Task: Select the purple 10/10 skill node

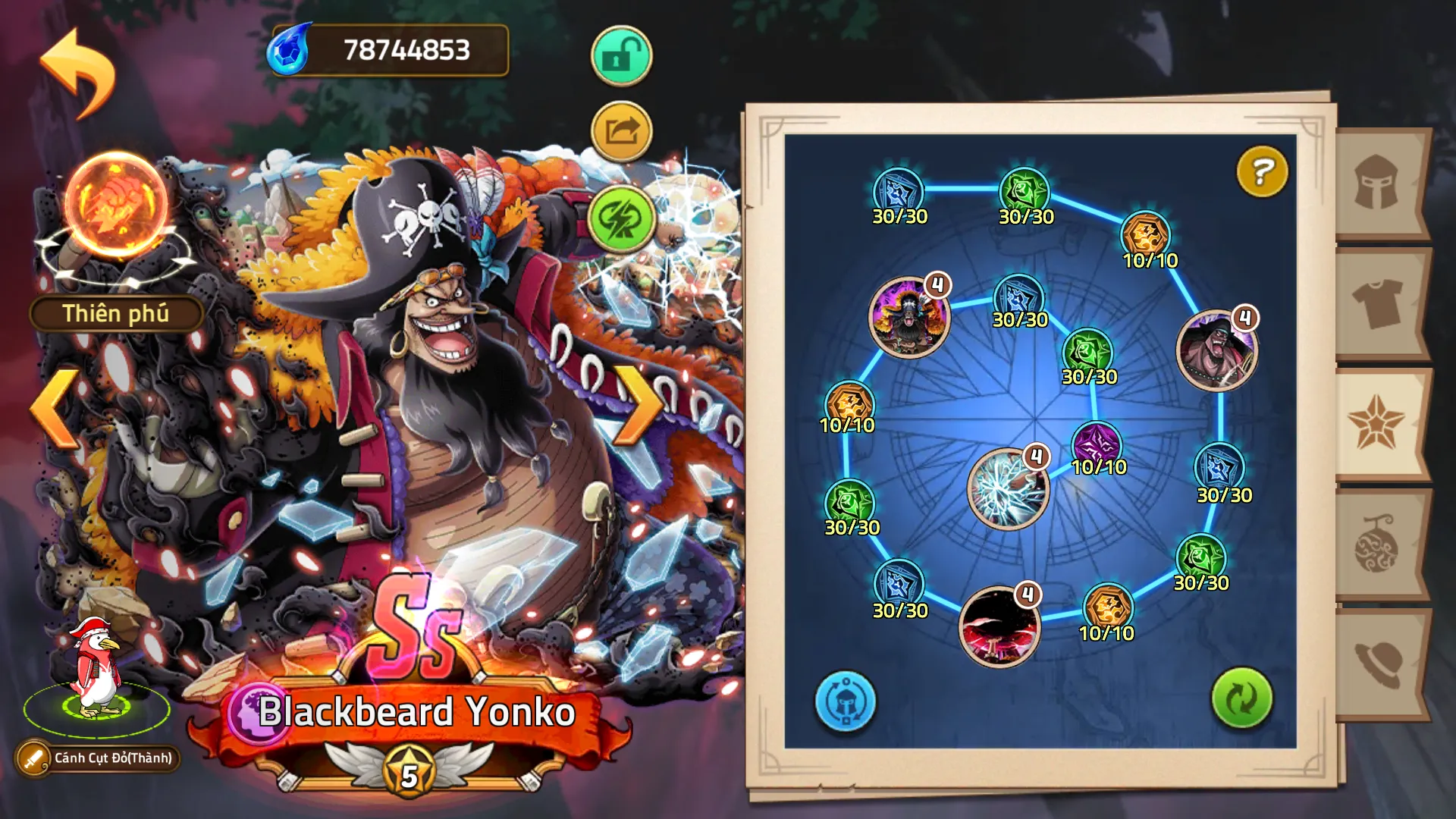Action: 1097,444
